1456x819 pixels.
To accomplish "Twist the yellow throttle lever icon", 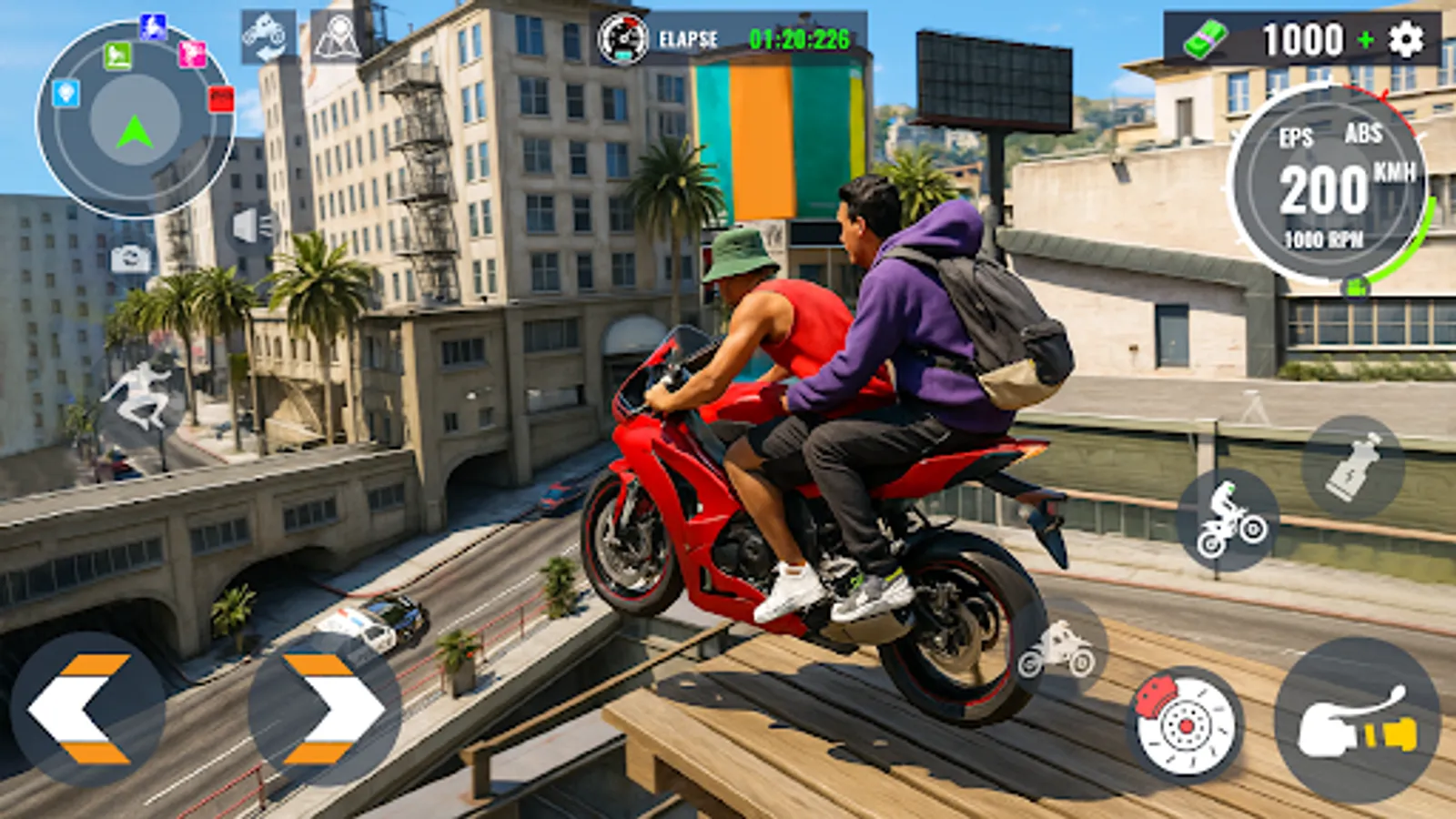I will tap(1358, 722).
